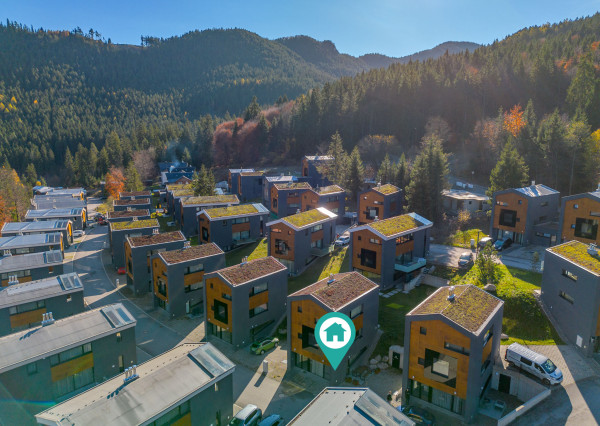Viewport: 600px width, 426px height.
Task: Select the teal house location pin
Action: 335,335
